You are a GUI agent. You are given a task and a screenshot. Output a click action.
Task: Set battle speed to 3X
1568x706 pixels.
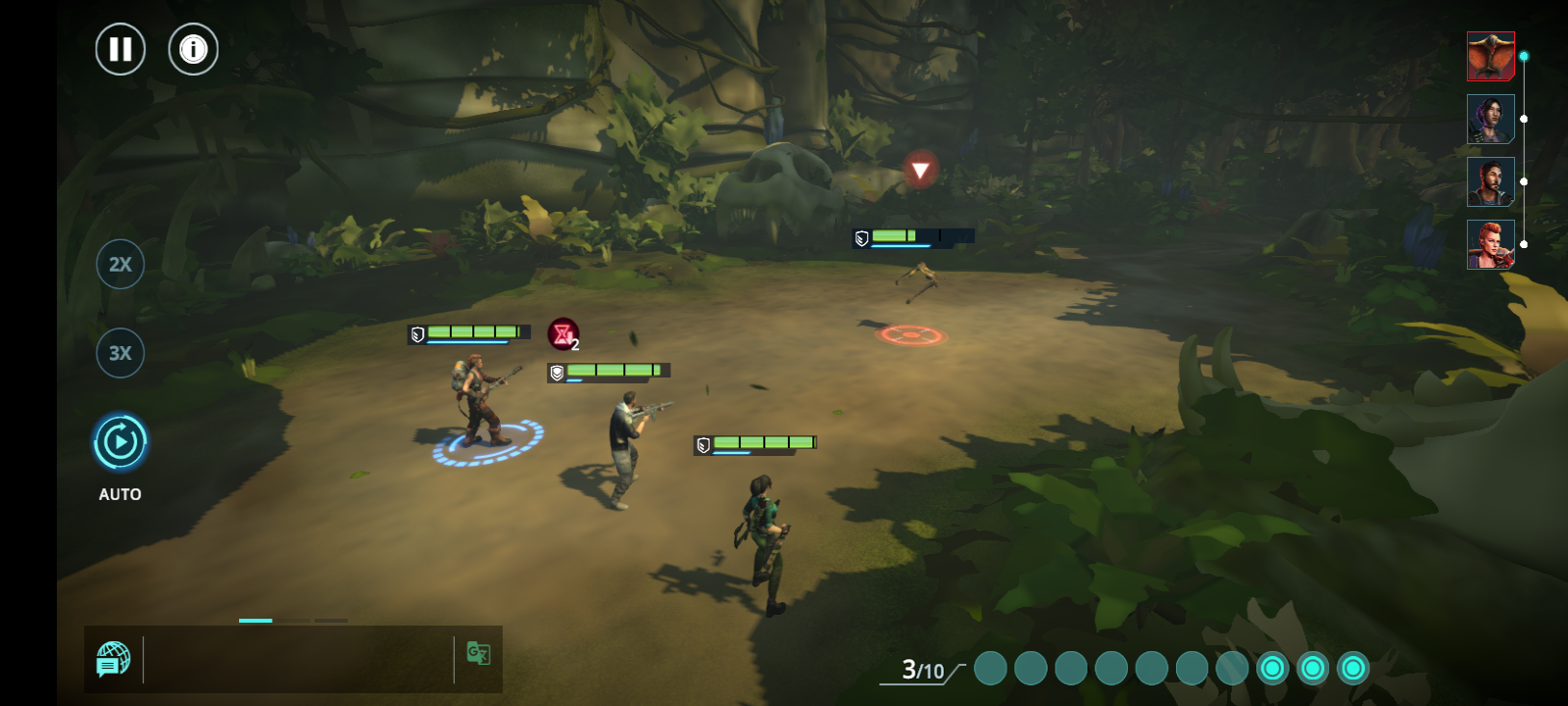(121, 353)
